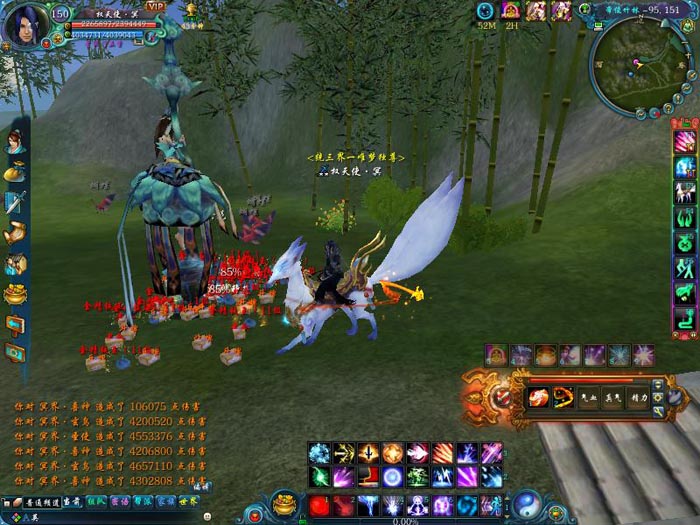Open the sword skills menu icon

coord(15,203)
